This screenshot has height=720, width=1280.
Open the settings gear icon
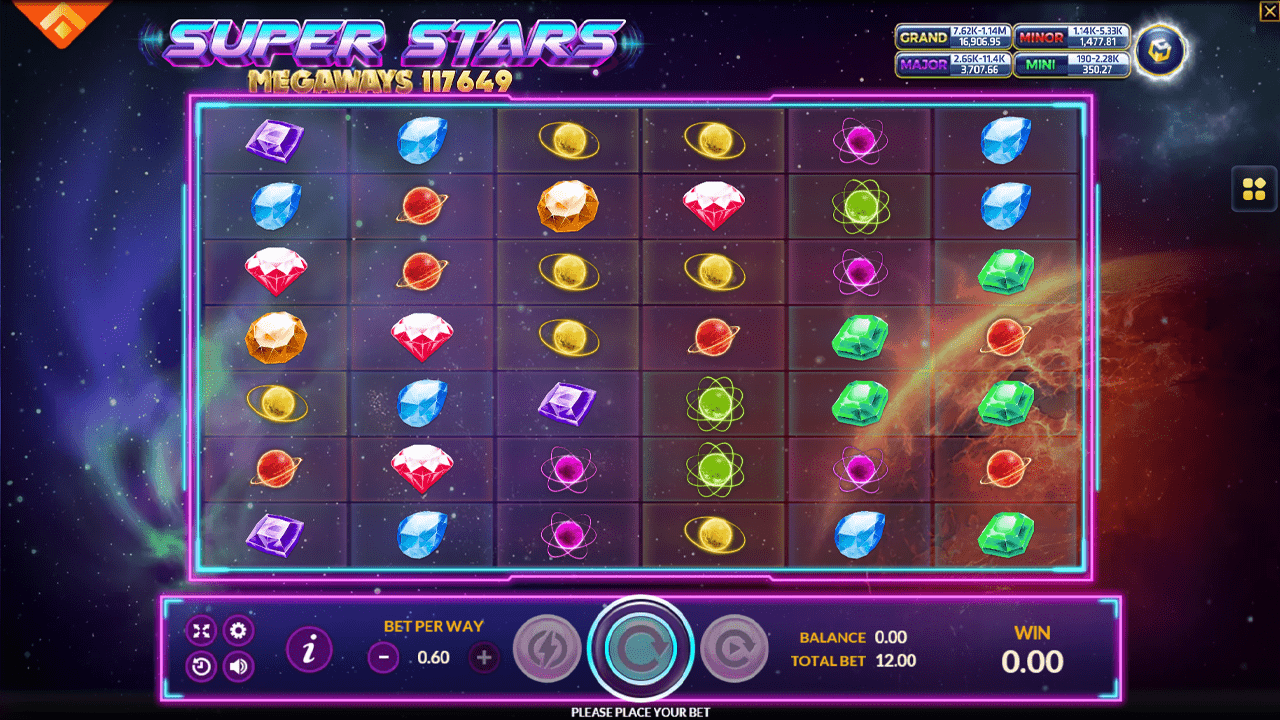tap(237, 630)
